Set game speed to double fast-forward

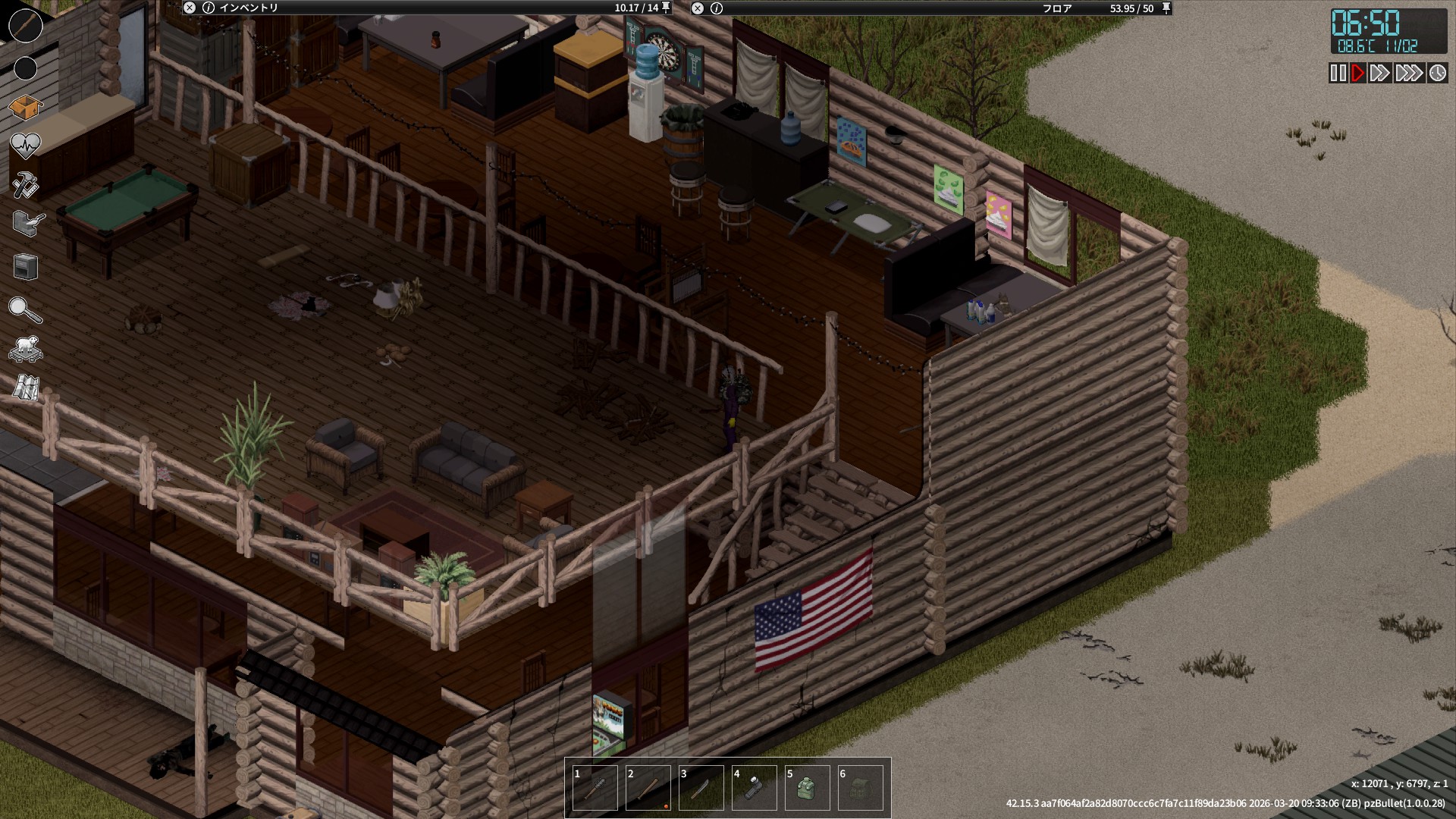[1379, 73]
